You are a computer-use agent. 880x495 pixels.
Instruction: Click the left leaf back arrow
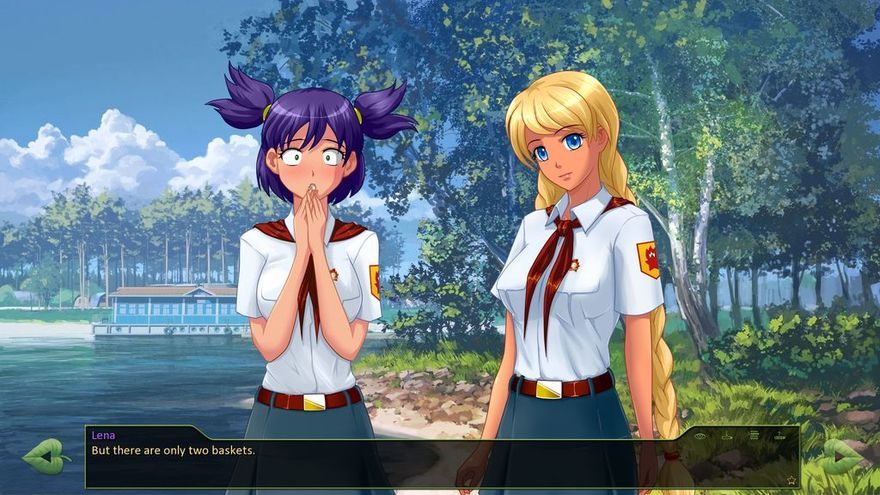point(46,456)
